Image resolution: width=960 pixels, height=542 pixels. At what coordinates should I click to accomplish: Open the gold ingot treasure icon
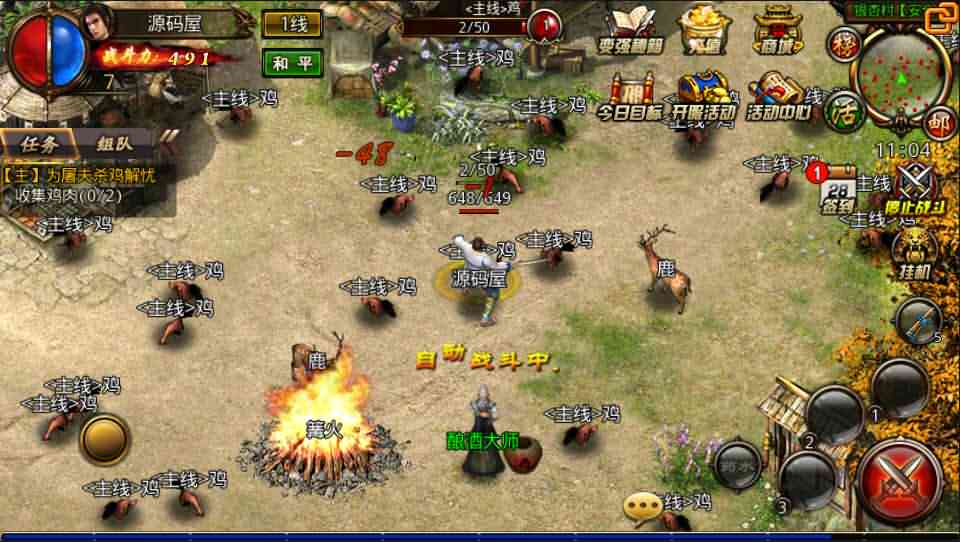pos(703,30)
